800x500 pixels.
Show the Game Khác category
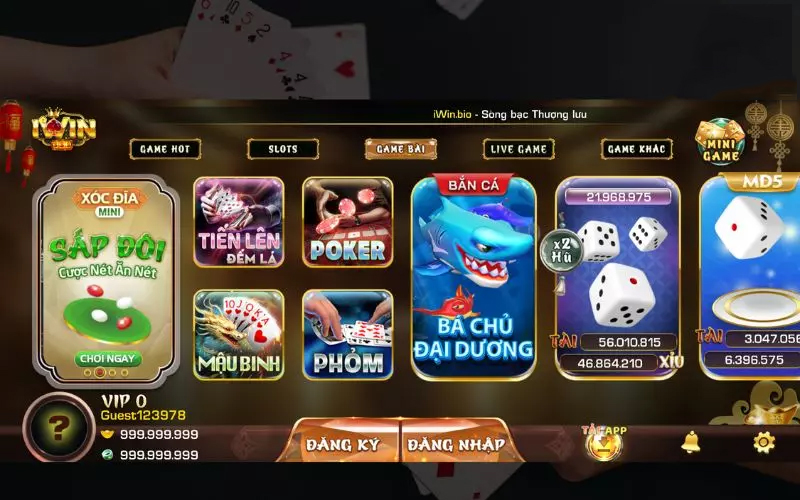pos(637,149)
